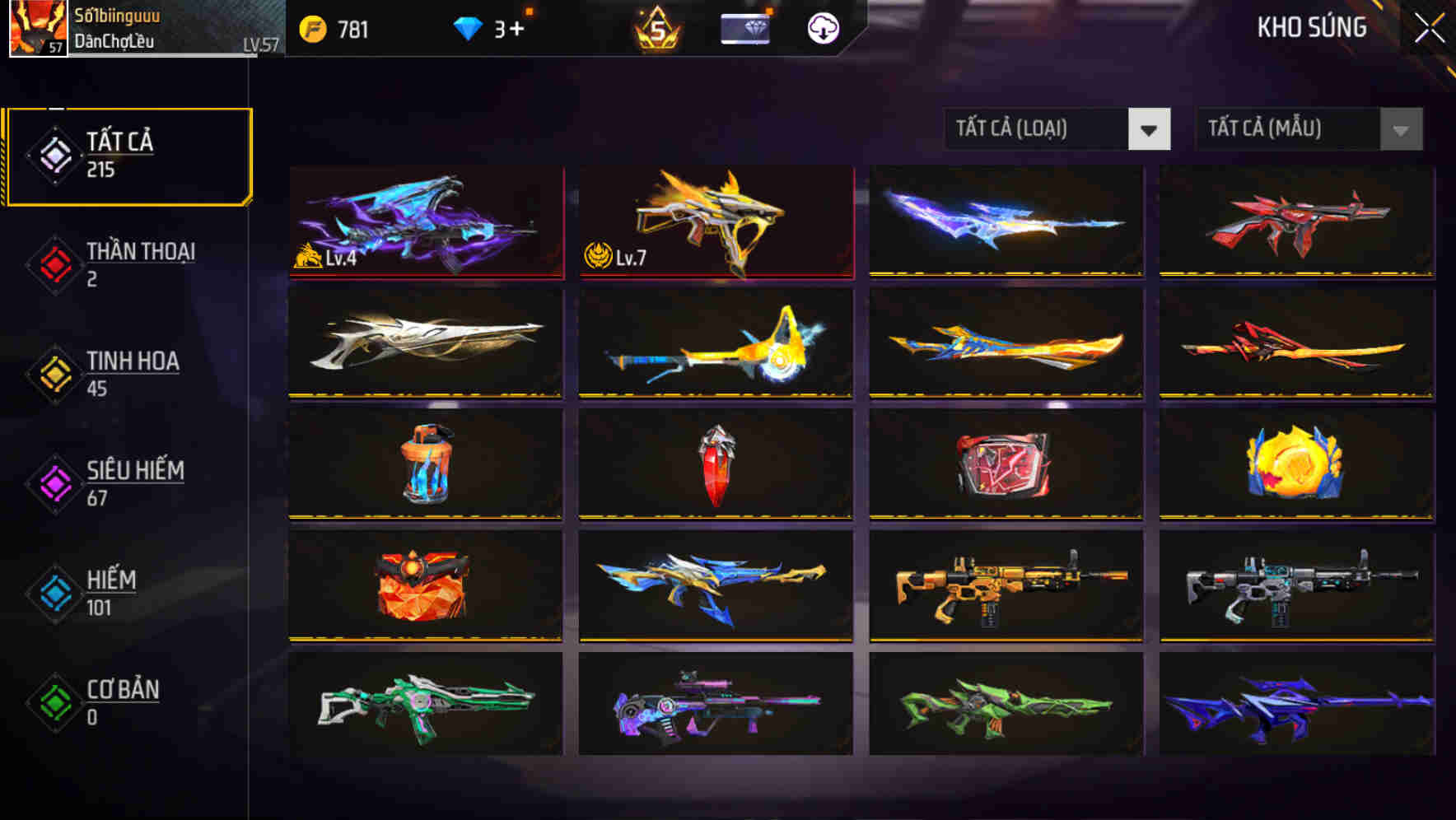Image resolution: width=1456 pixels, height=820 pixels.
Task: Click the cloud download icon in top bar
Action: point(822,29)
